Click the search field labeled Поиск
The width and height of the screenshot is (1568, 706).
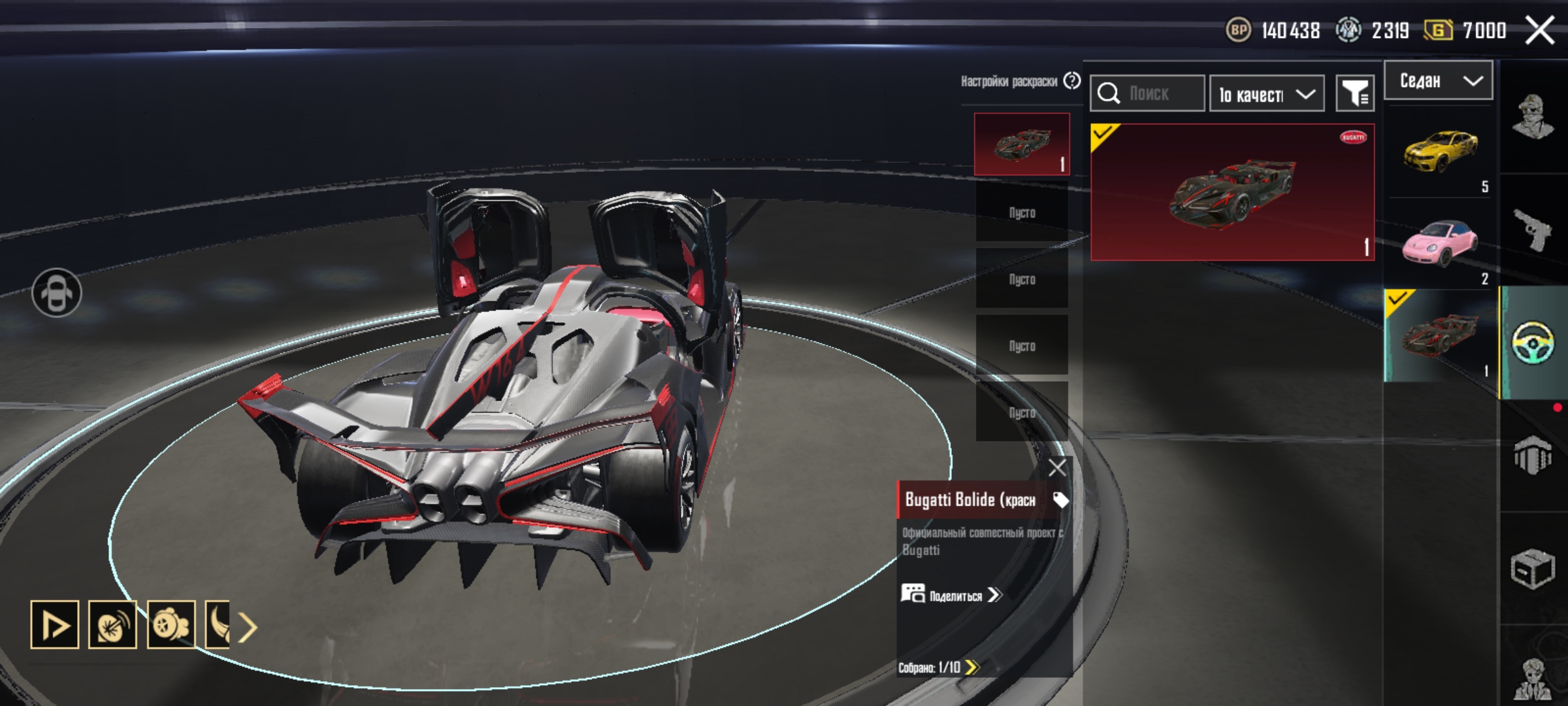tap(1148, 93)
